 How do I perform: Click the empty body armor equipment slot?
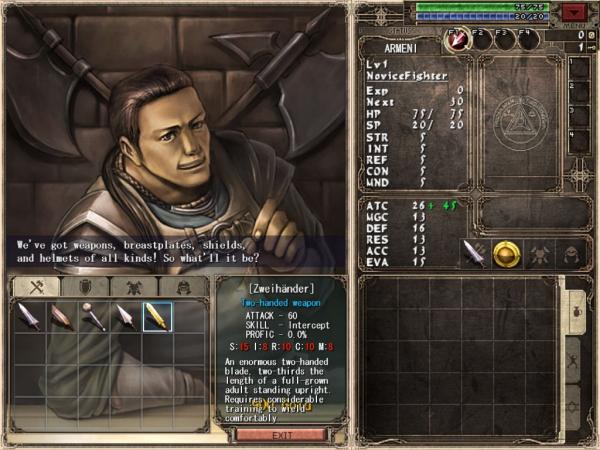pyautogui.click(x=539, y=253)
